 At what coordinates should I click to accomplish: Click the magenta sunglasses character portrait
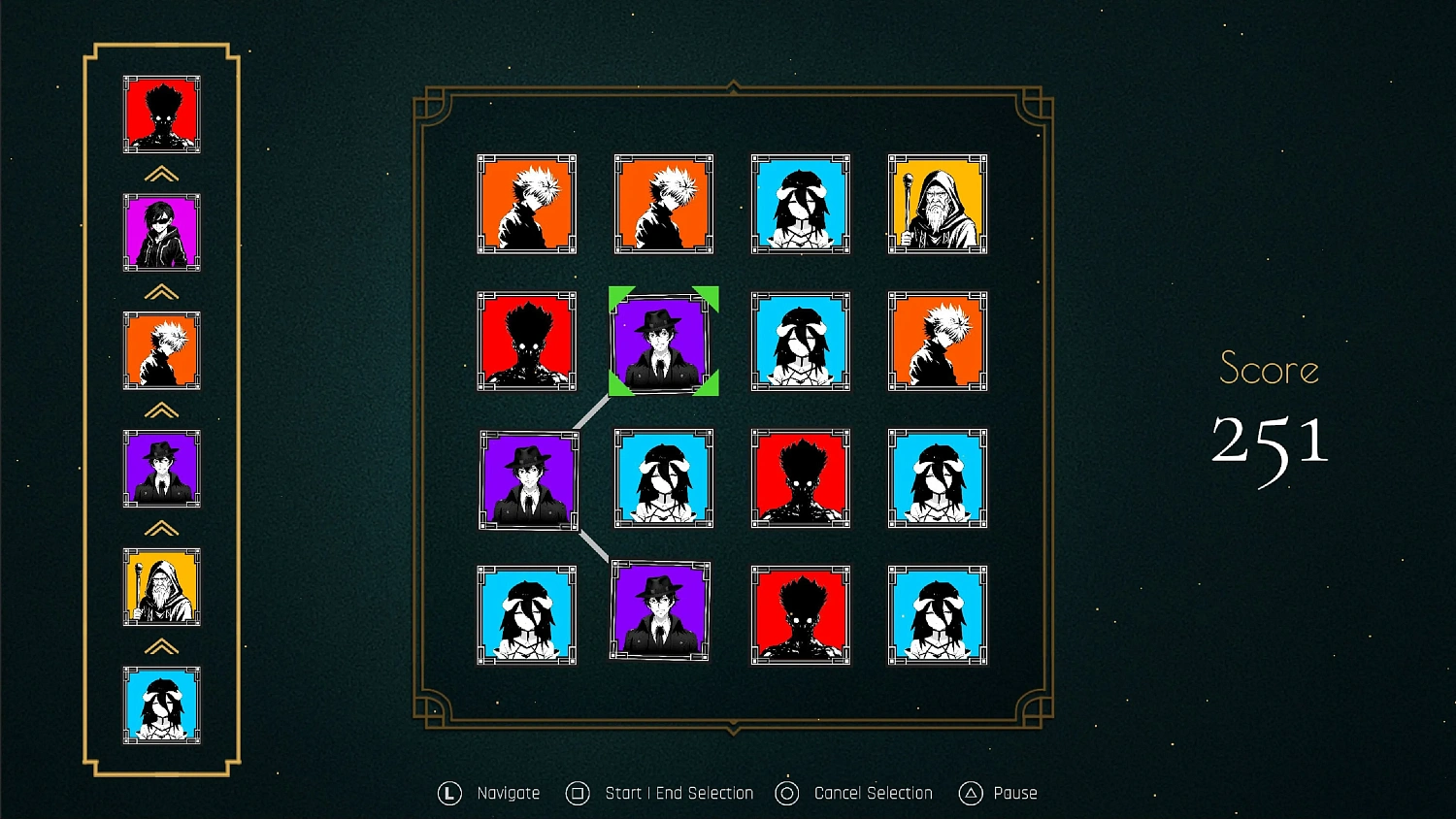[162, 233]
